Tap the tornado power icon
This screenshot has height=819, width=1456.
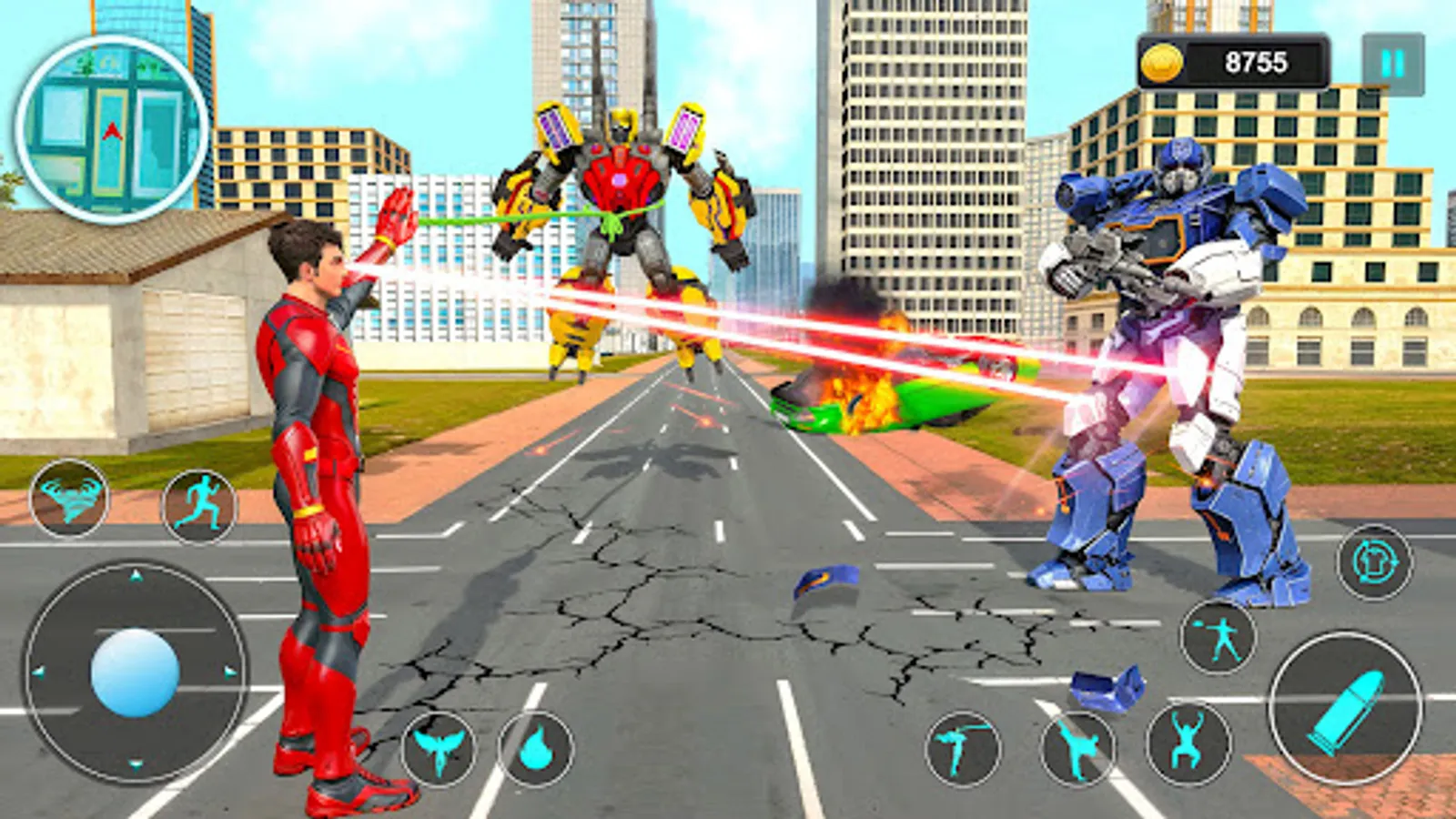(x=71, y=497)
